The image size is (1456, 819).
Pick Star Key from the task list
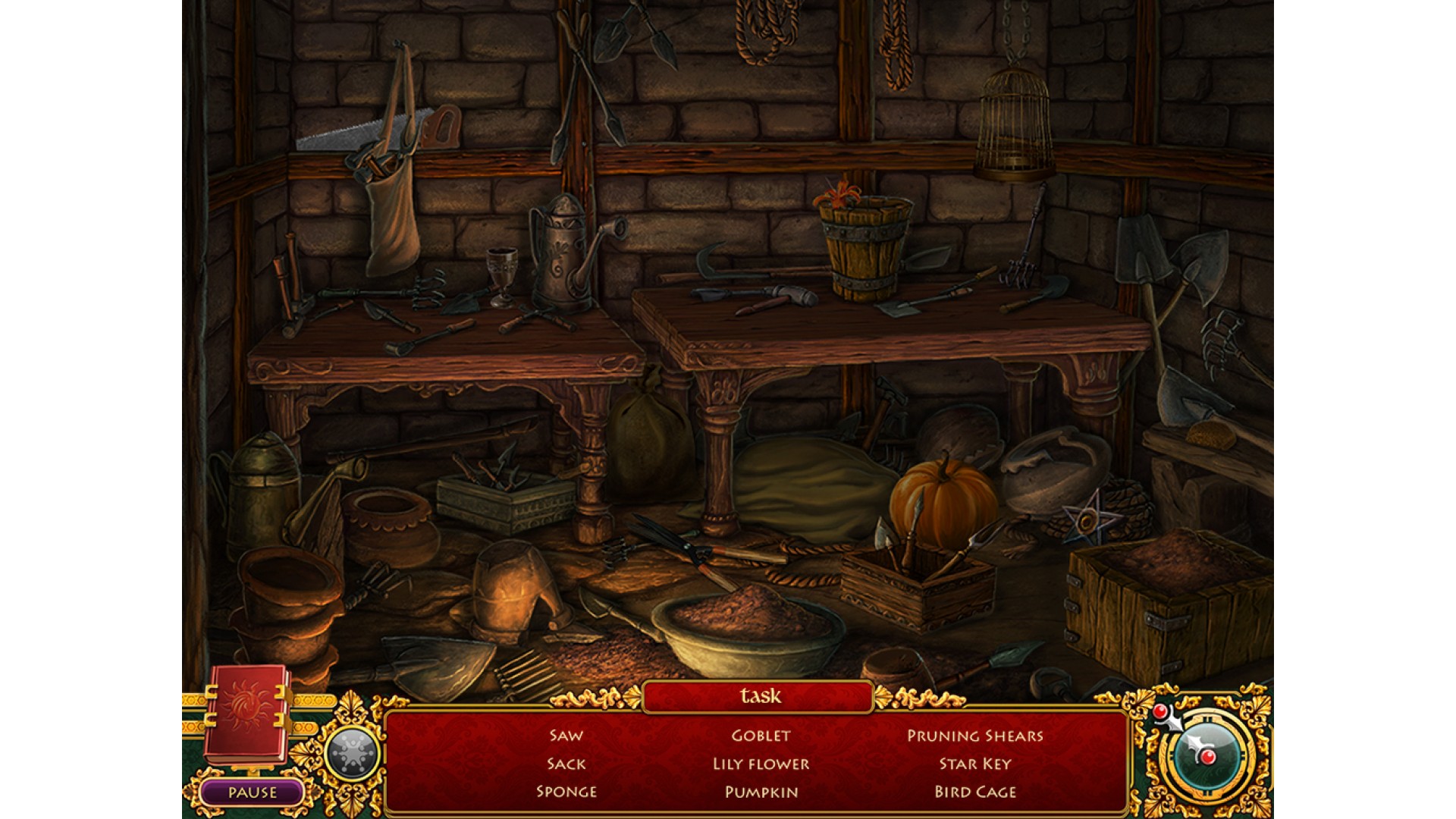[975, 764]
